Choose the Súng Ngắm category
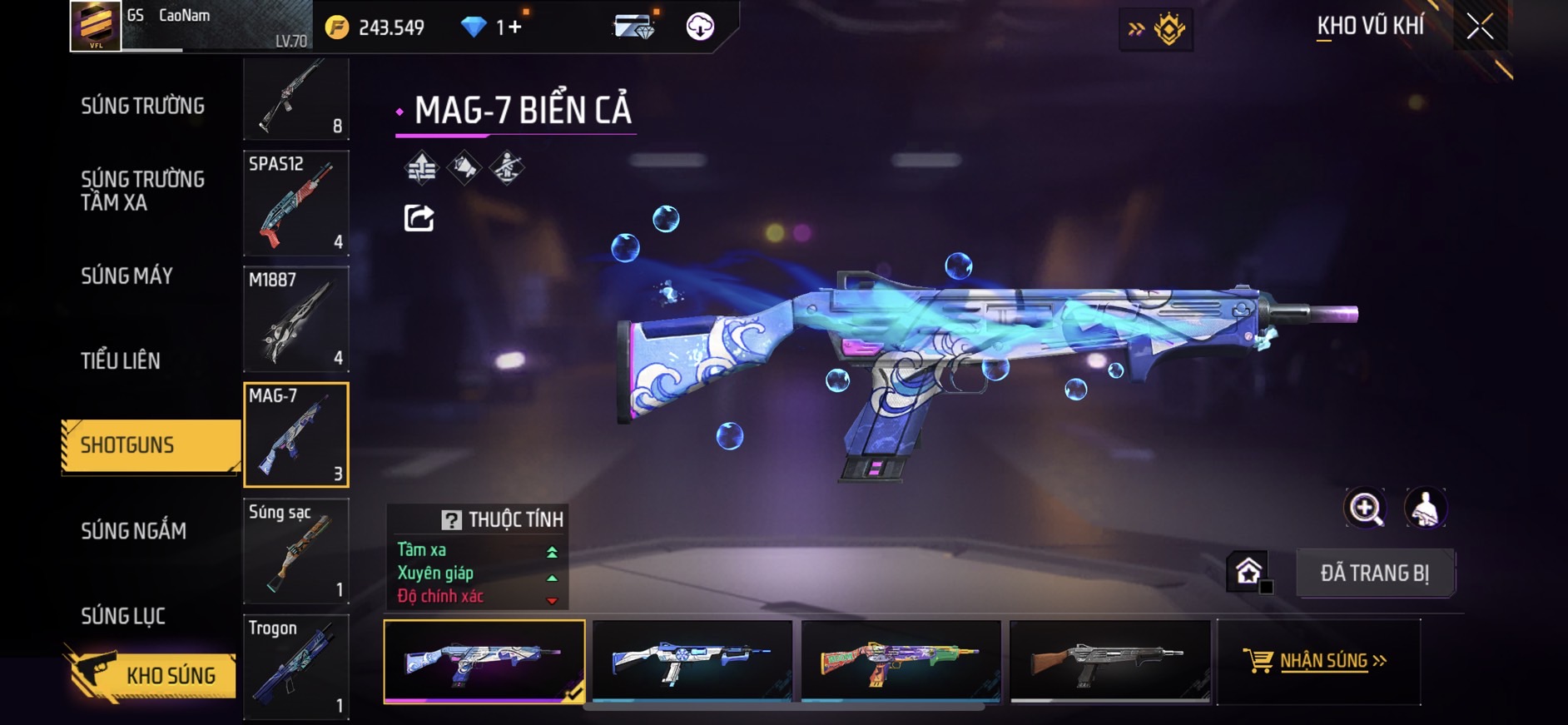This screenshot has height=725, width=1568. pyautogui.click(x=133, y=530)
